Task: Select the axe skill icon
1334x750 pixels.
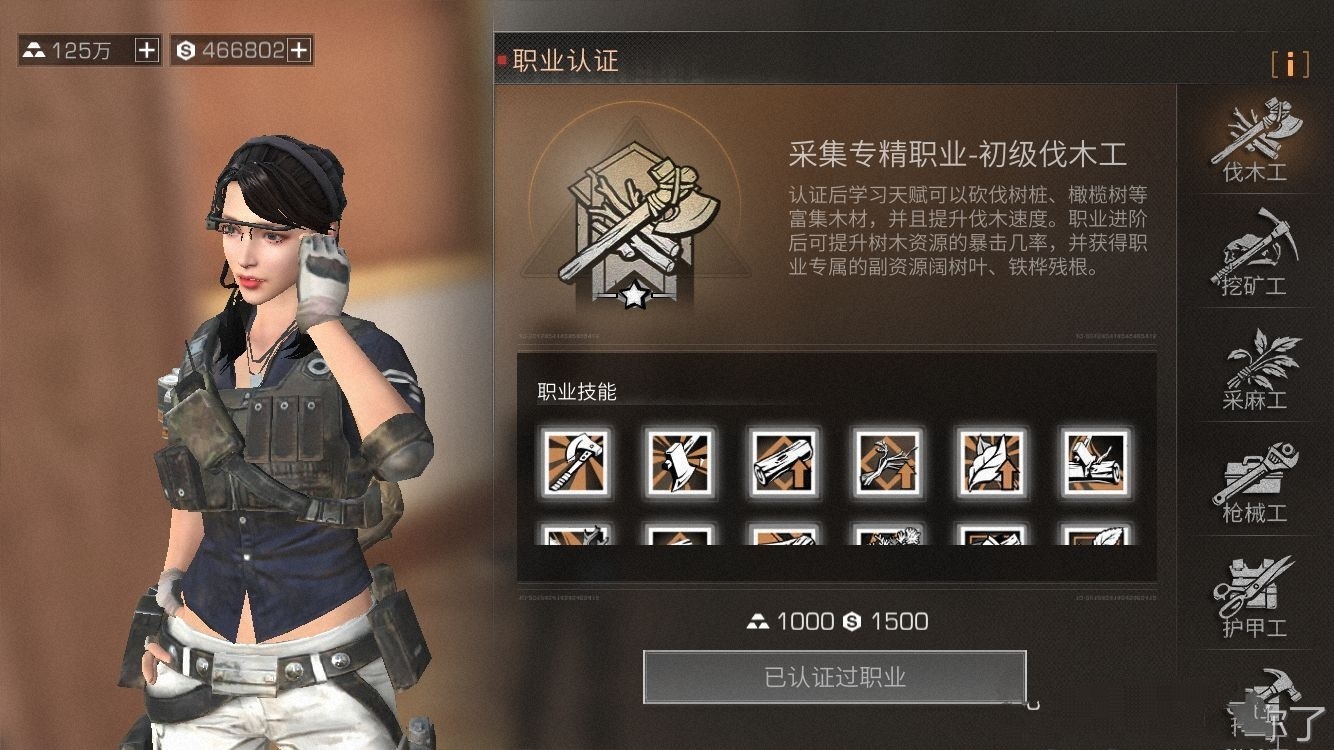Action: point(573,461)
